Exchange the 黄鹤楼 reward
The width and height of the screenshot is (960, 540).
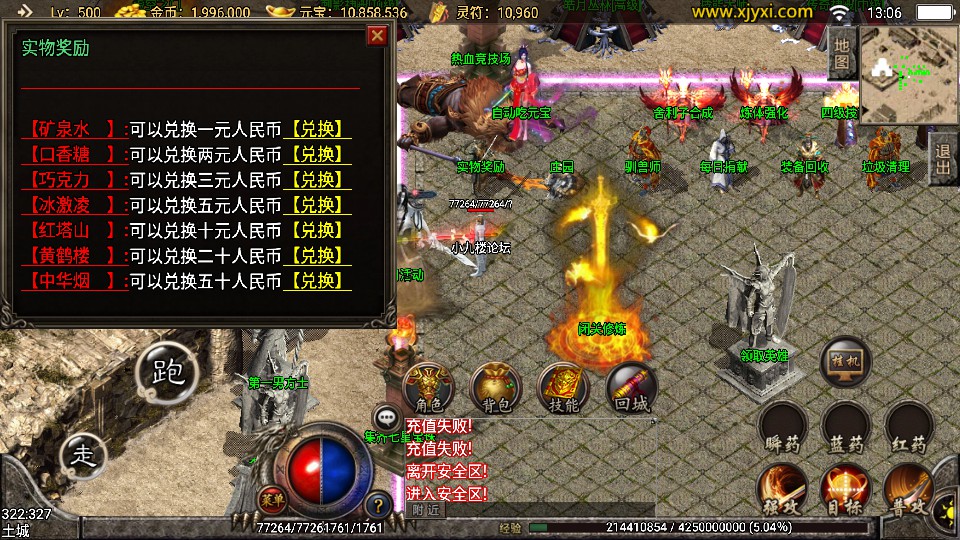coord(317,255)
